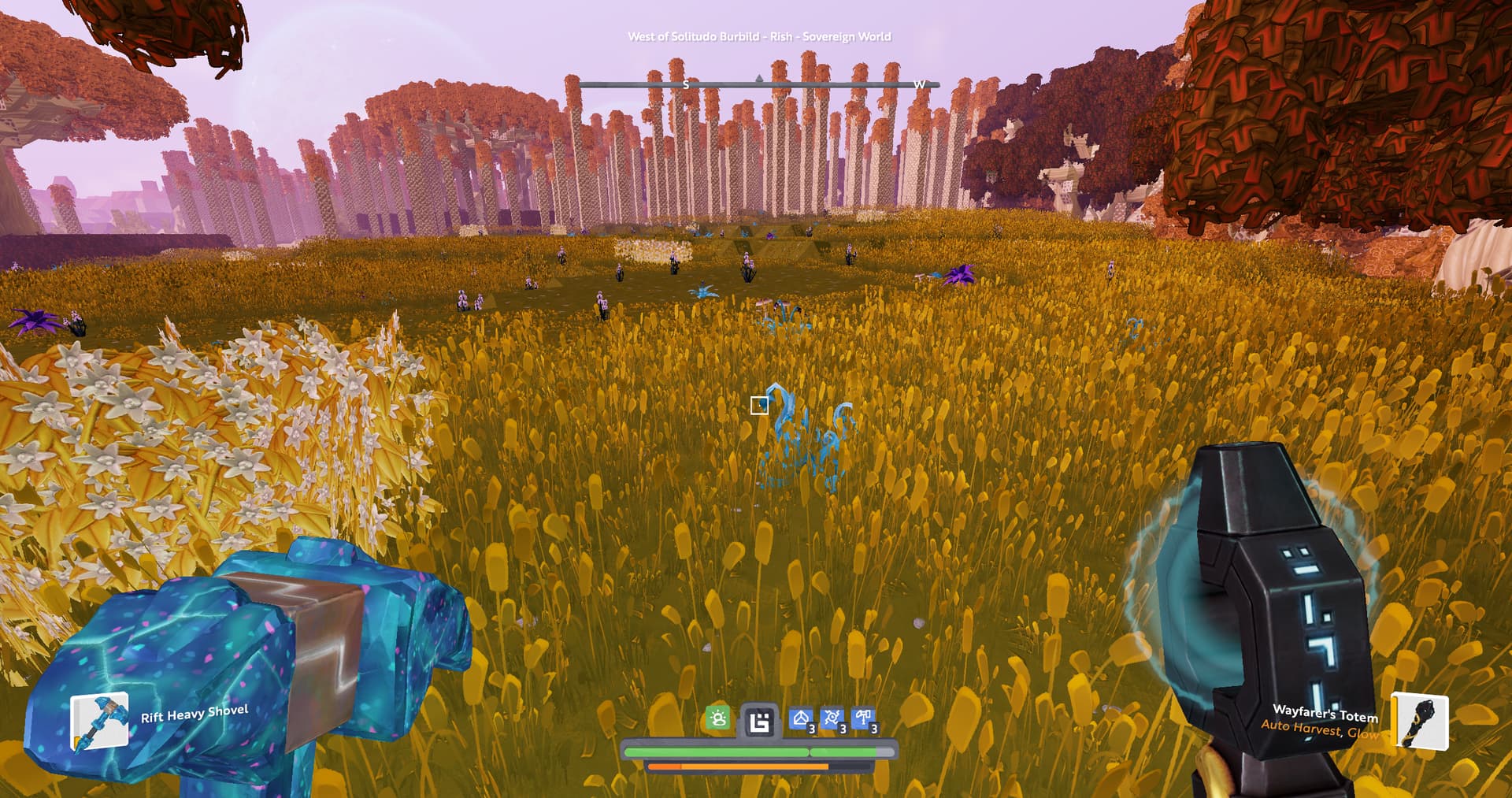Click the center Boundless logo emblem
Viewport: 1512px width, 798px height.
[759, 721]
